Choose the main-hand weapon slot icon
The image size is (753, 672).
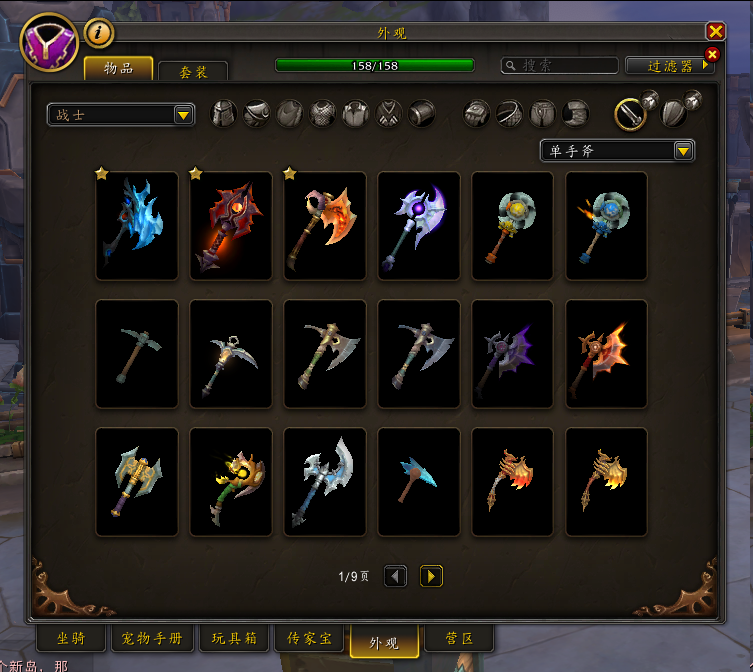click(x=629, y=113)
